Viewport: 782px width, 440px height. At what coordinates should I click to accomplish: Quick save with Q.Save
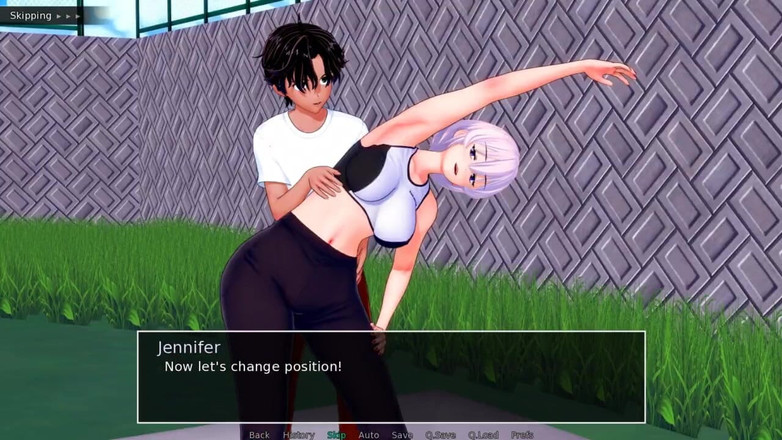(x=441, y=435)
